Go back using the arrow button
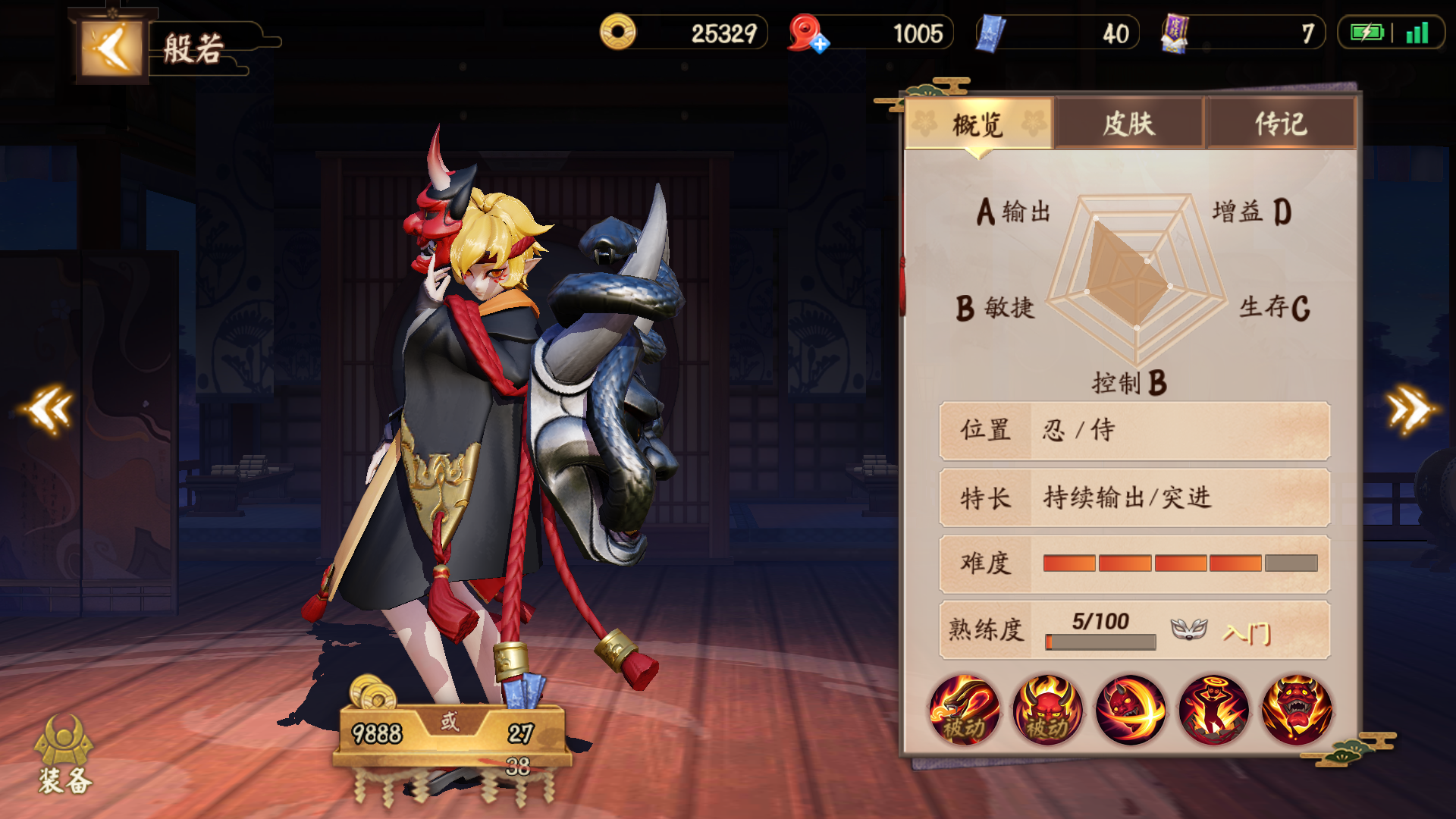The height and width of the screenshot is (819, 1456). pos(111,49)
